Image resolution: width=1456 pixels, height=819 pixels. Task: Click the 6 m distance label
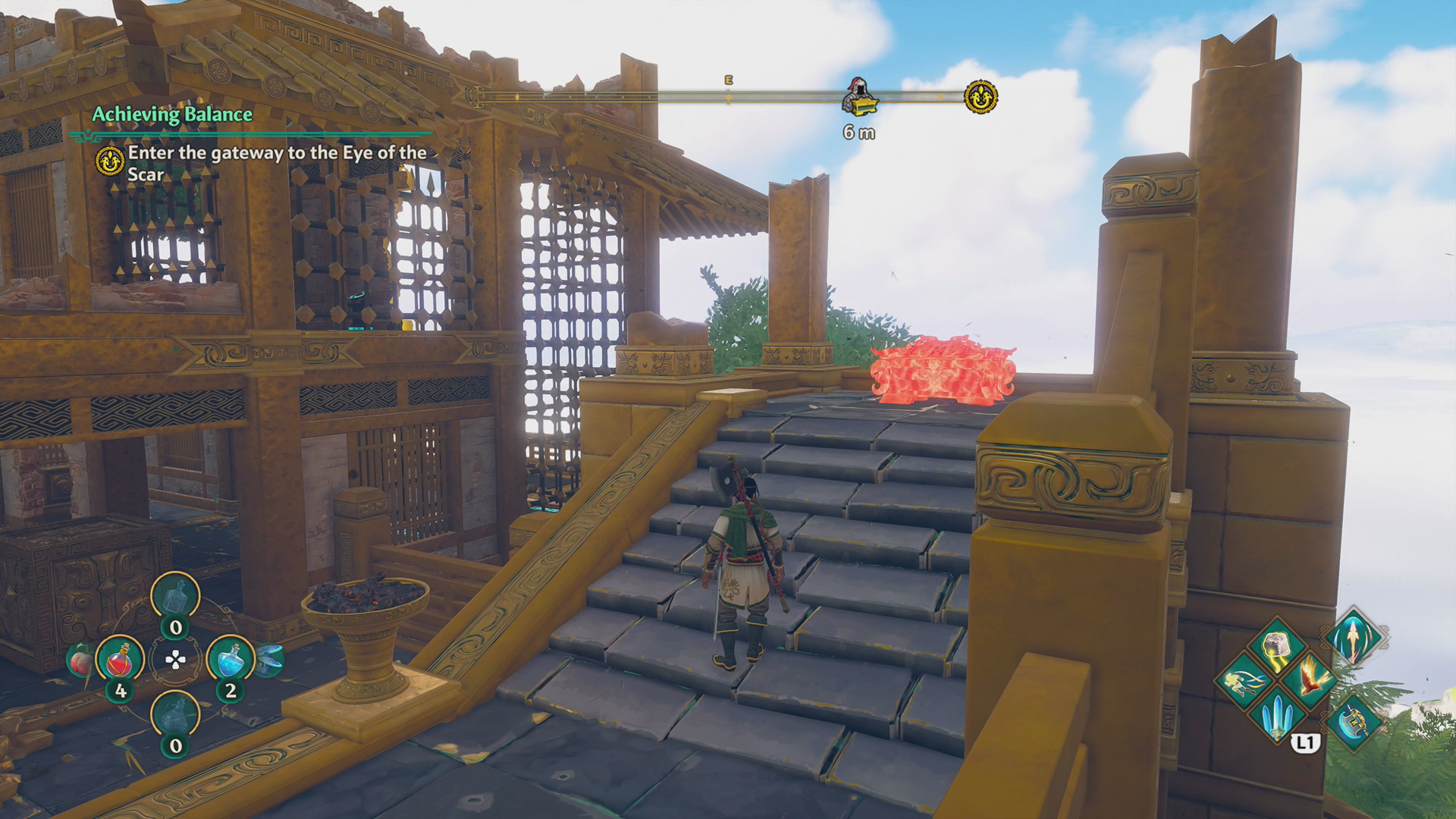pos(858,133)
